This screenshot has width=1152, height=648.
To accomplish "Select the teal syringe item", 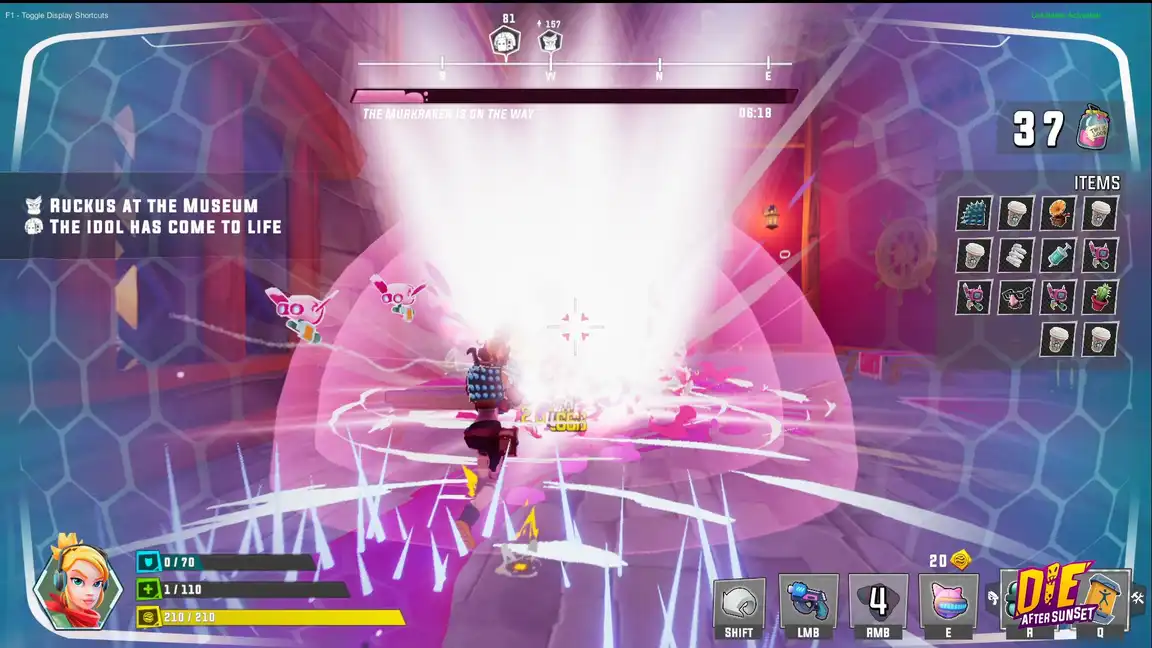I will click(1058, 255).
